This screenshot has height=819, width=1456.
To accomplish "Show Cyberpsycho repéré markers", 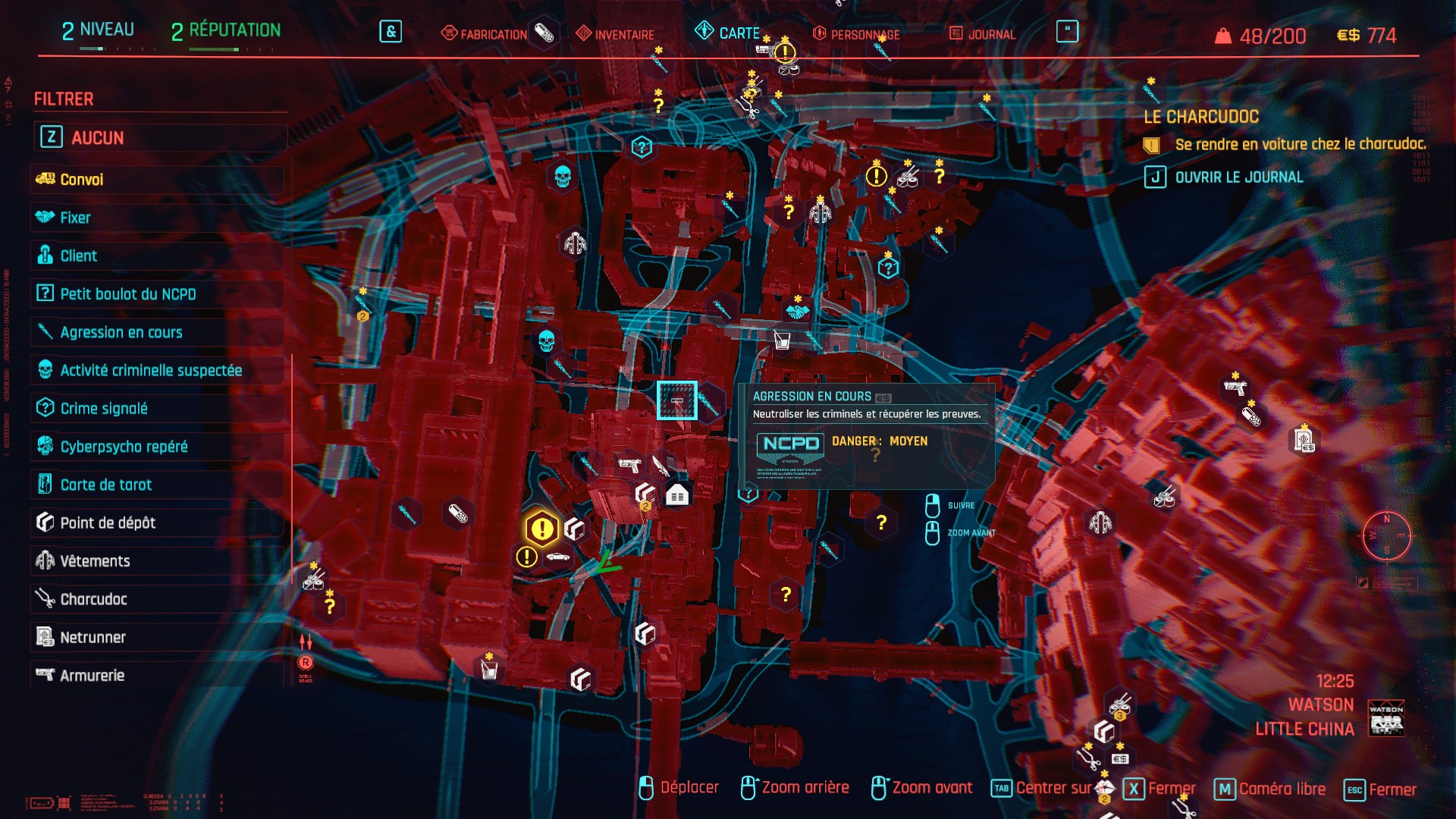I will tap(124, 447).
